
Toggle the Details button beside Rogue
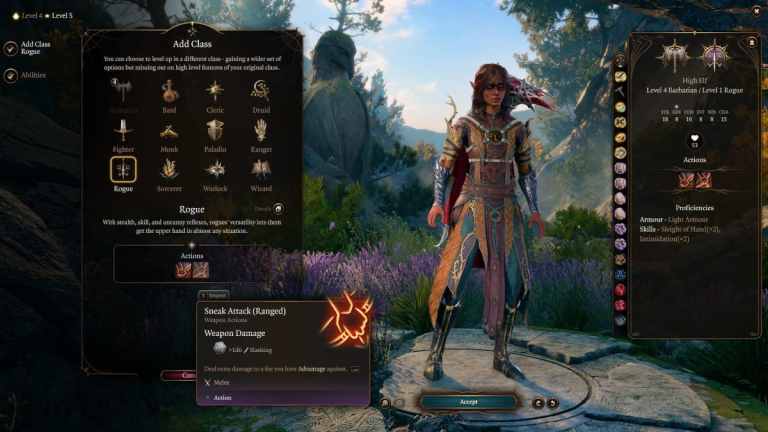pyautogui.click(x=278, y=209)
